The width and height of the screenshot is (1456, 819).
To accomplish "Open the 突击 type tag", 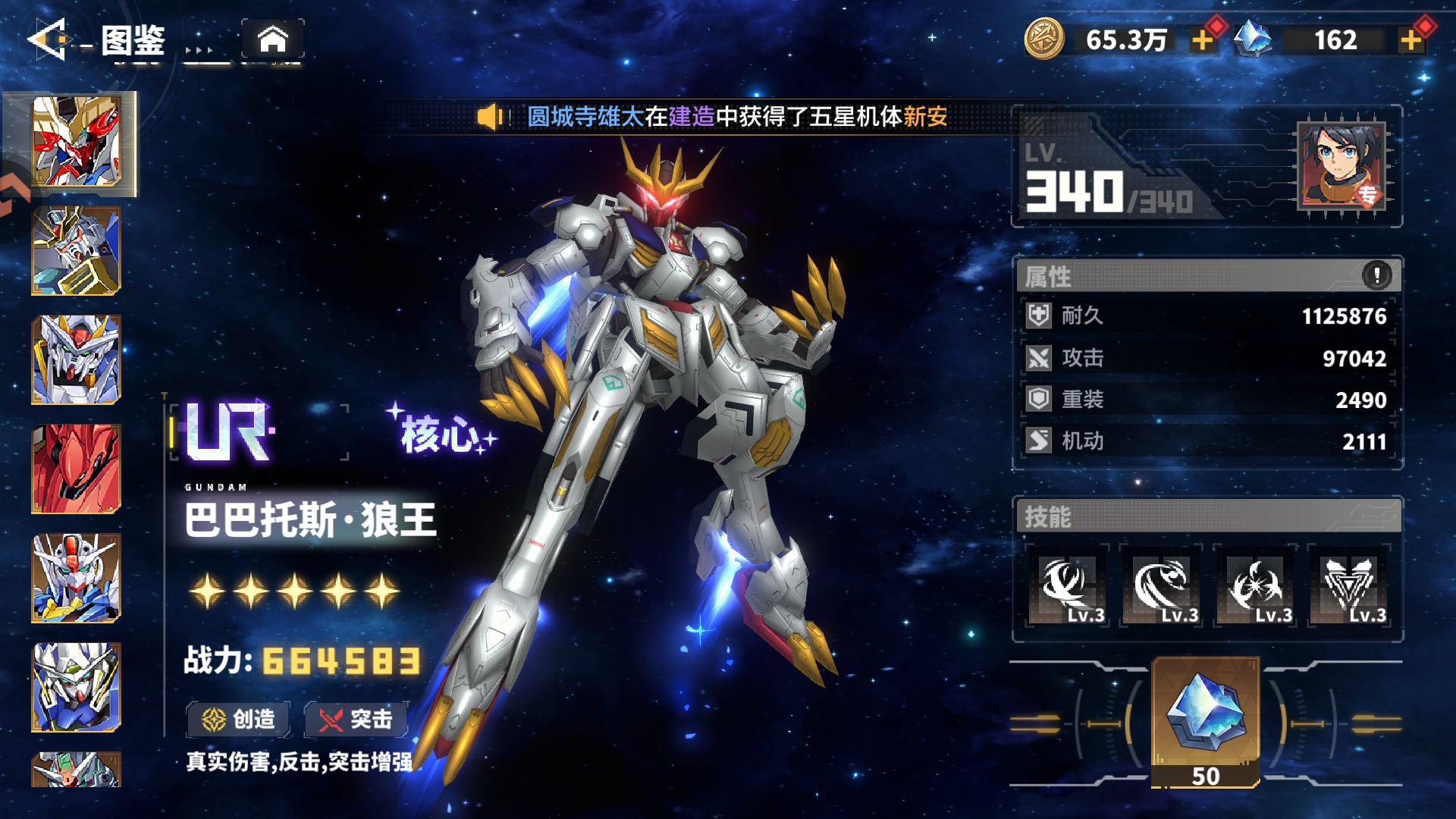I will pos(356,719).
